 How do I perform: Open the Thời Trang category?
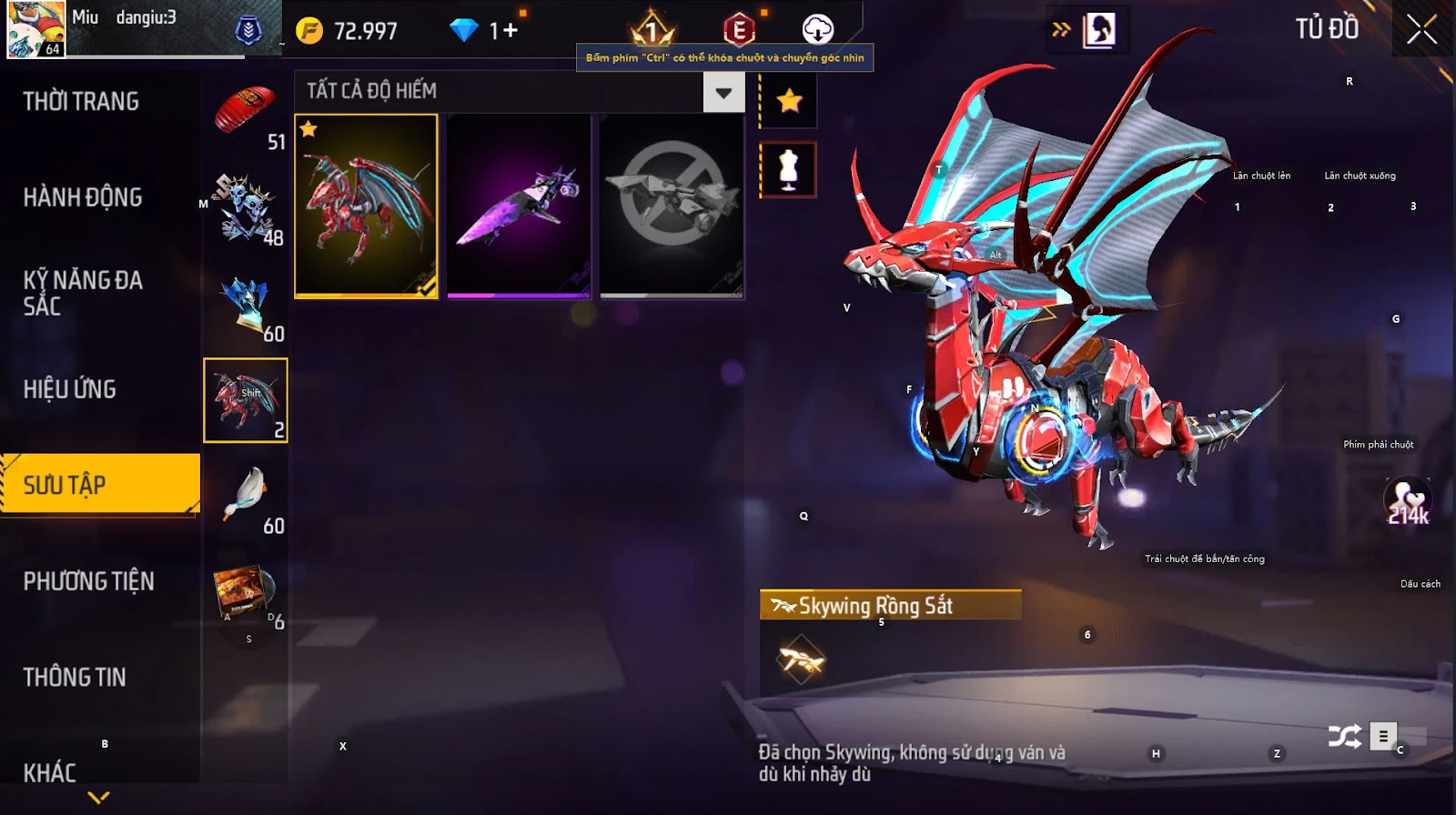click(x=82, y=101)
